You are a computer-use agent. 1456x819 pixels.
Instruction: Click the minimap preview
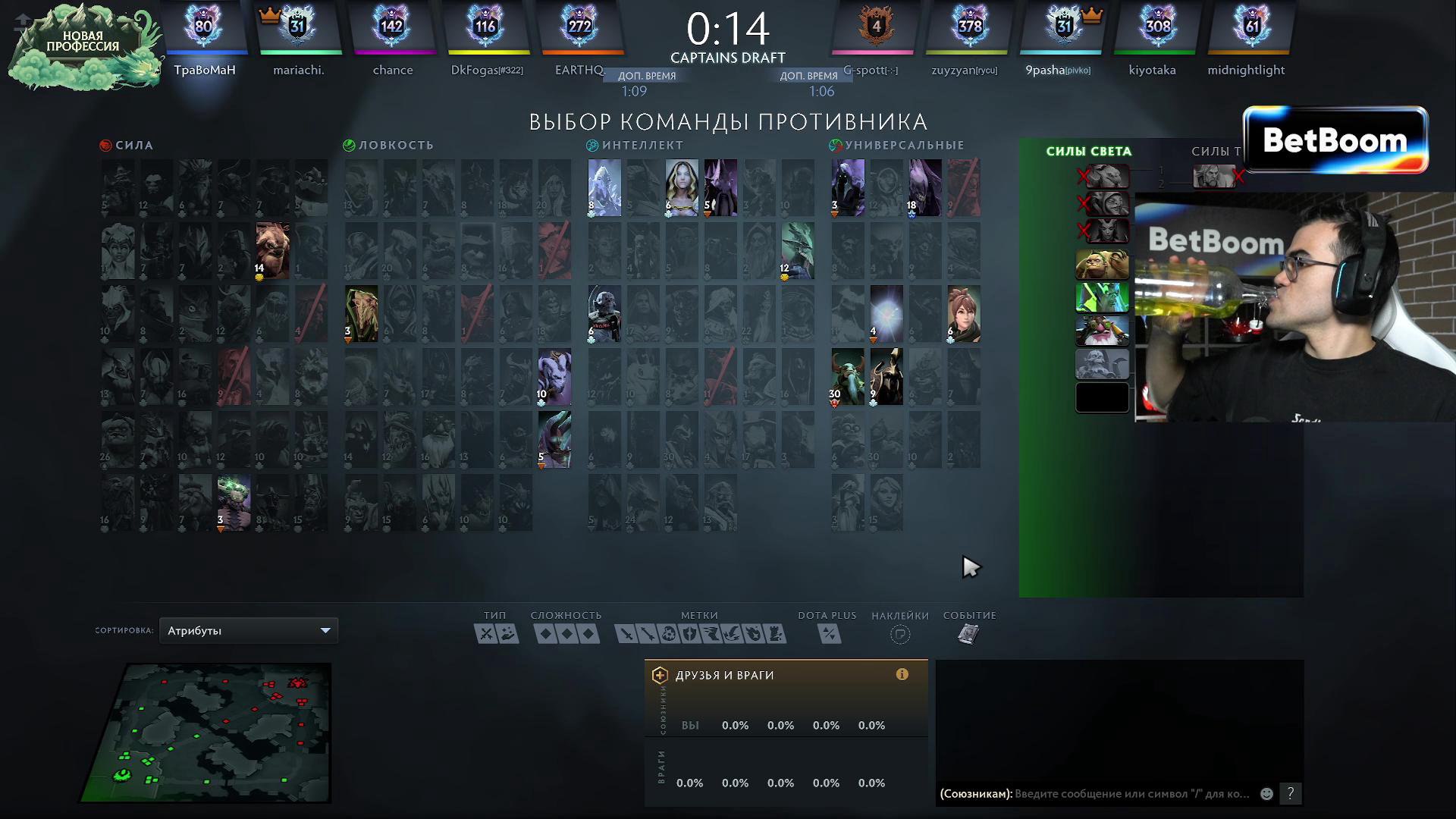click(x=209, y=732)
